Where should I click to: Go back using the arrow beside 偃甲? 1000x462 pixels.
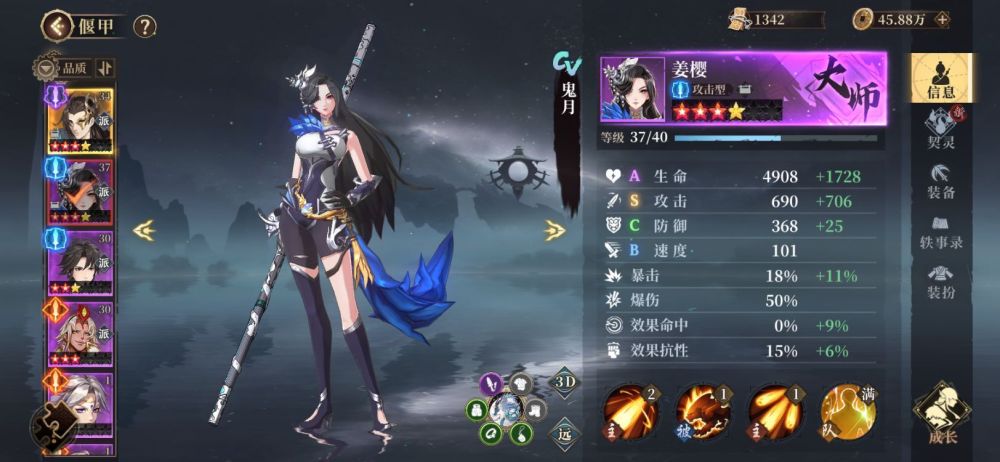point(56,25)
